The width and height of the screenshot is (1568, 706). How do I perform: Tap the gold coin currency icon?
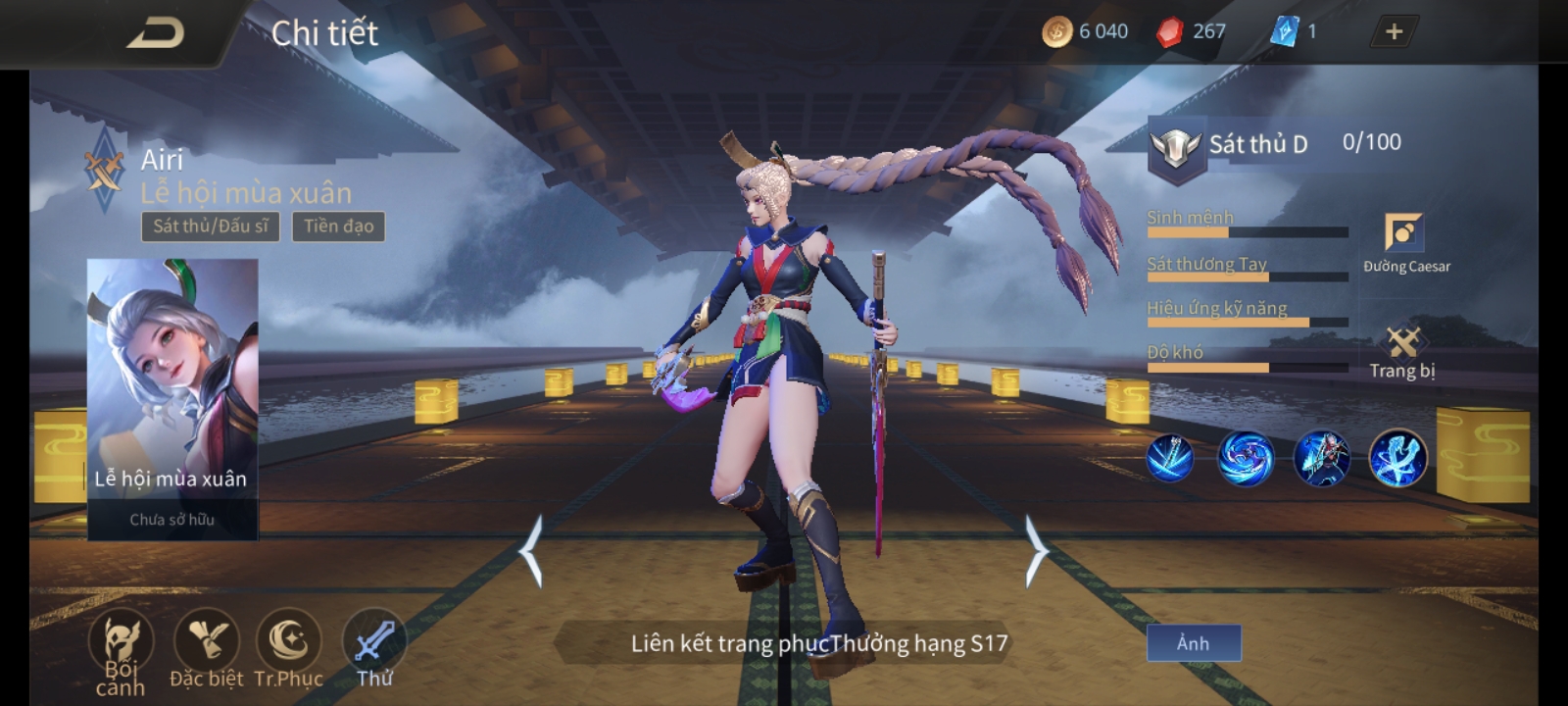[x=1056, y=31]
